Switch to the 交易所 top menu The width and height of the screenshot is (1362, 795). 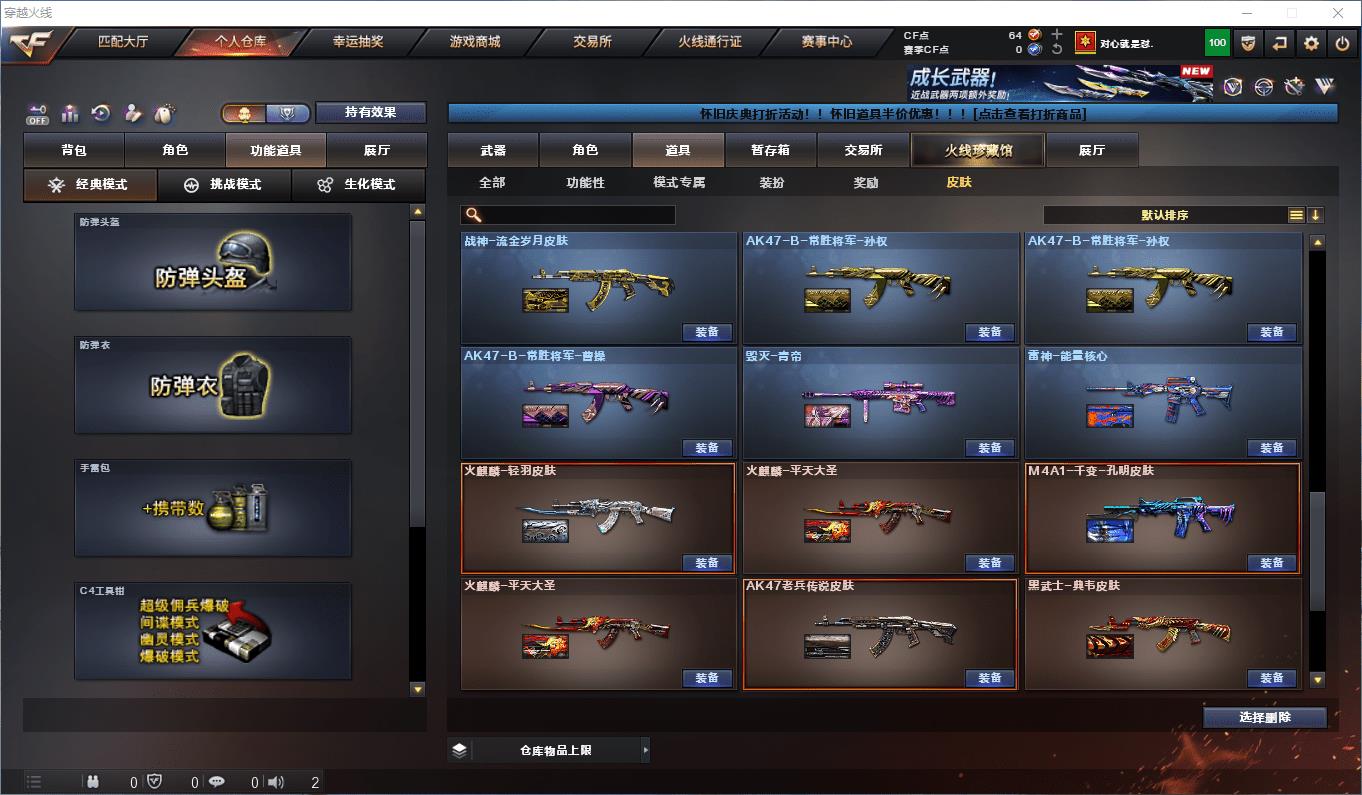[592, 42]
